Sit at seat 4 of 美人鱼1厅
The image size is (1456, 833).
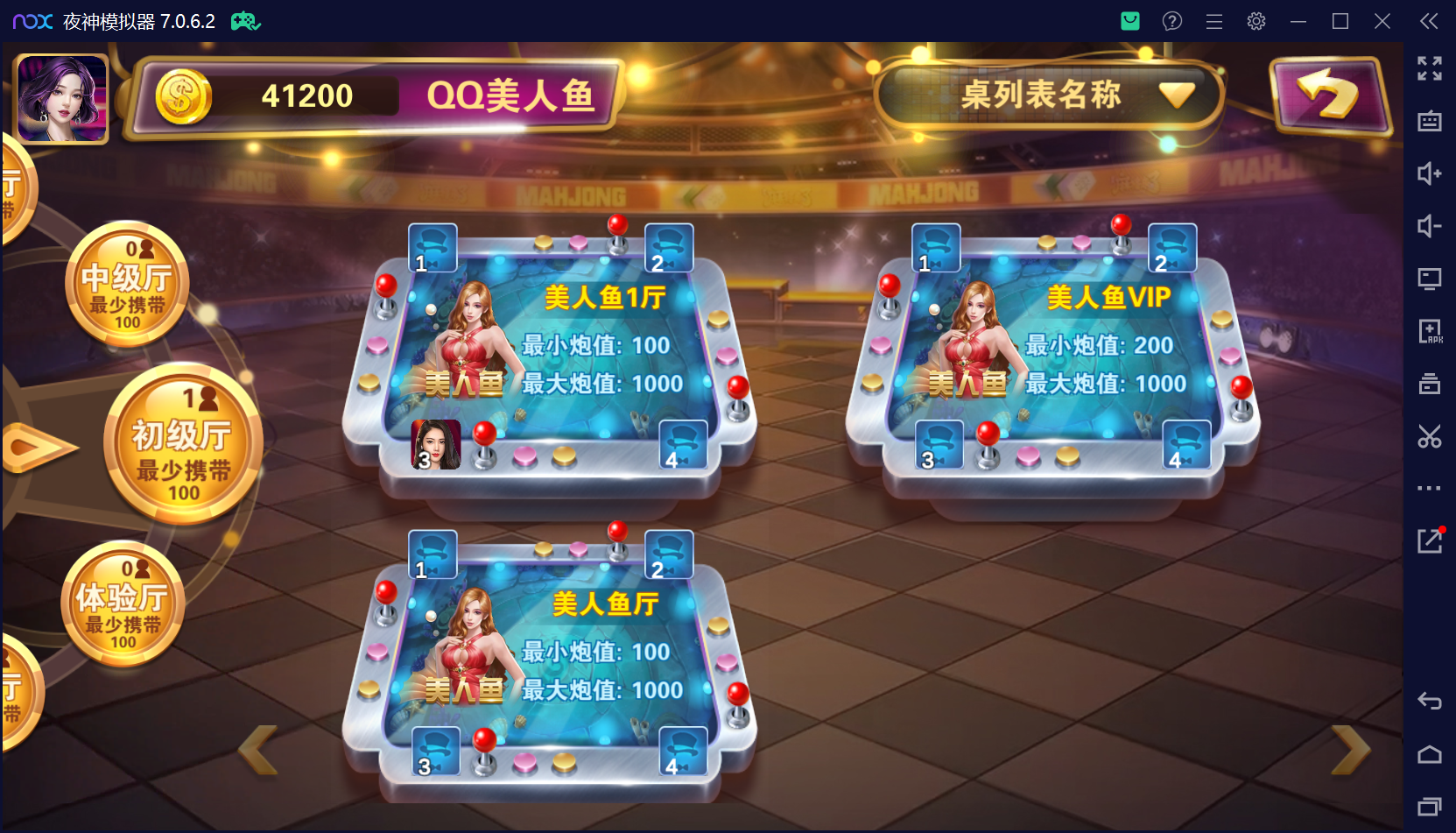pos(682,445)
